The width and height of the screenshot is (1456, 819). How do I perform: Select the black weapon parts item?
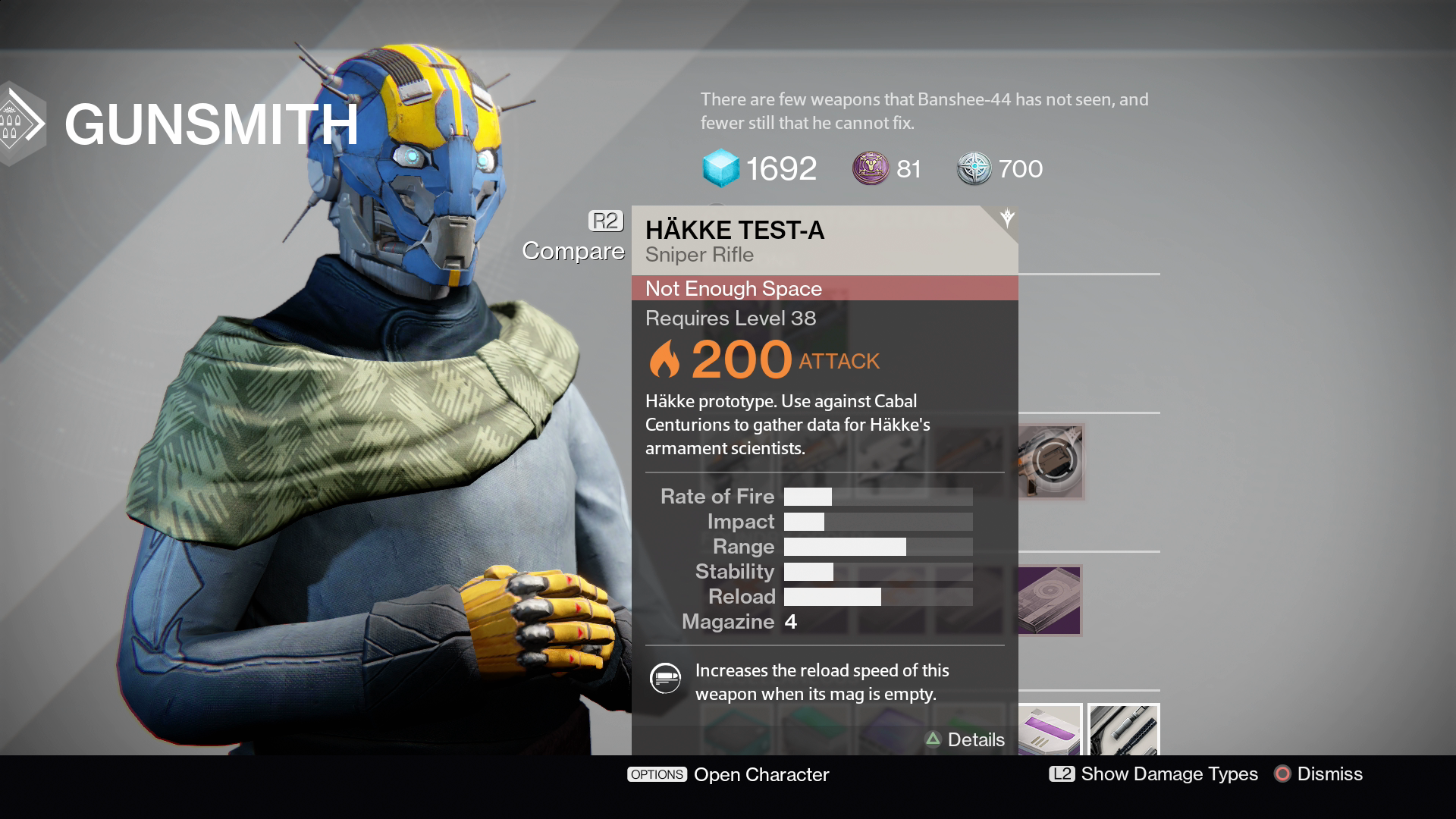coord(1123,731)
